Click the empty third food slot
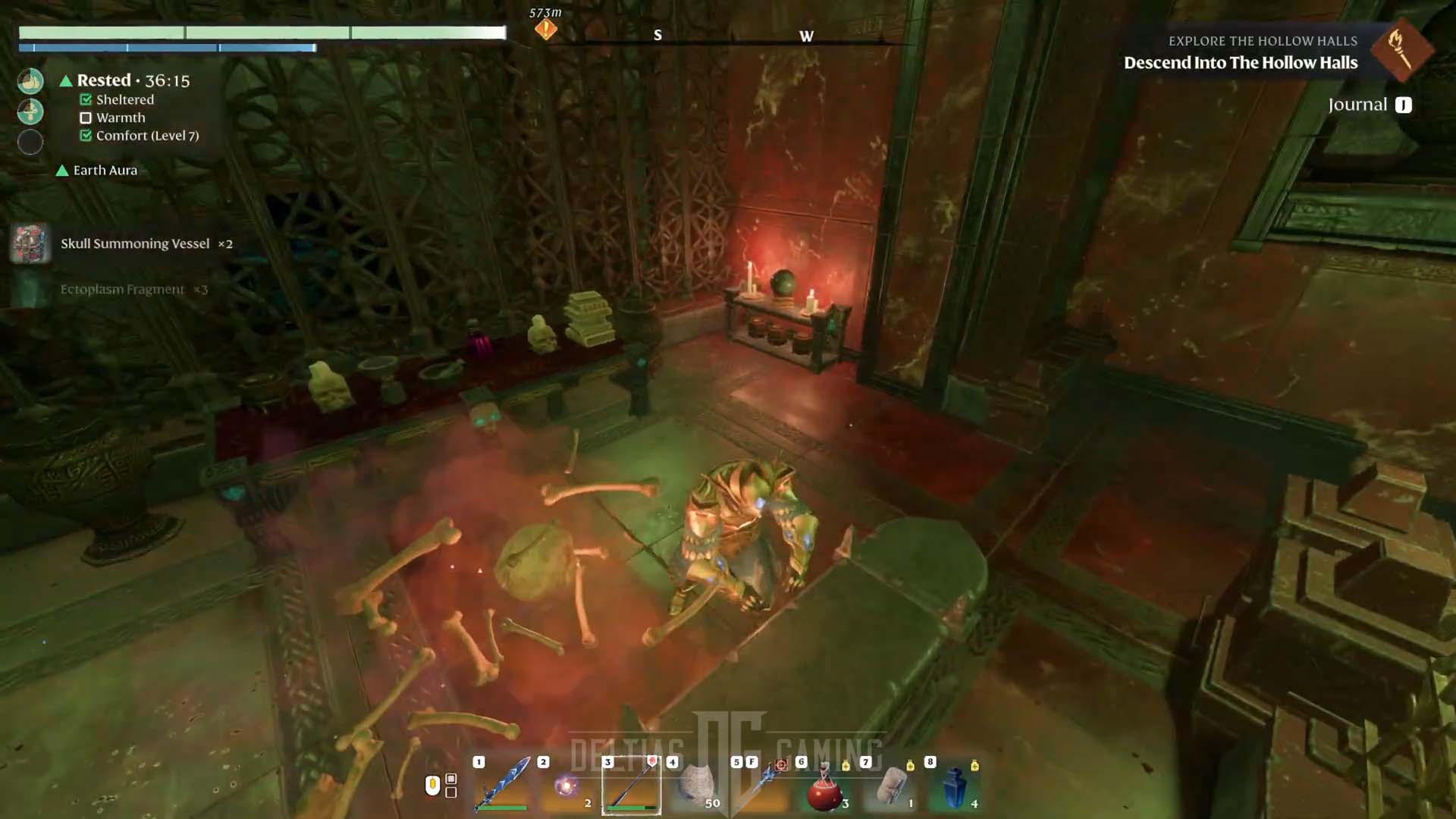The image size is (1456, 819). click(30, 142)
